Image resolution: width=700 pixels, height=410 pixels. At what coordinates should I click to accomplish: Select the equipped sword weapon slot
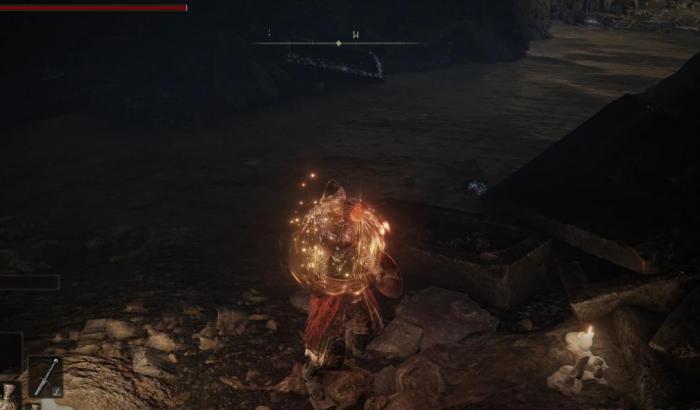point(45,377)
